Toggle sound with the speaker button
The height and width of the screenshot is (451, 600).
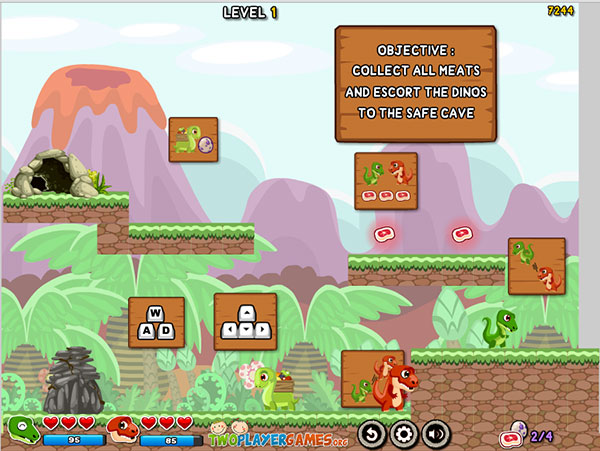436,434
